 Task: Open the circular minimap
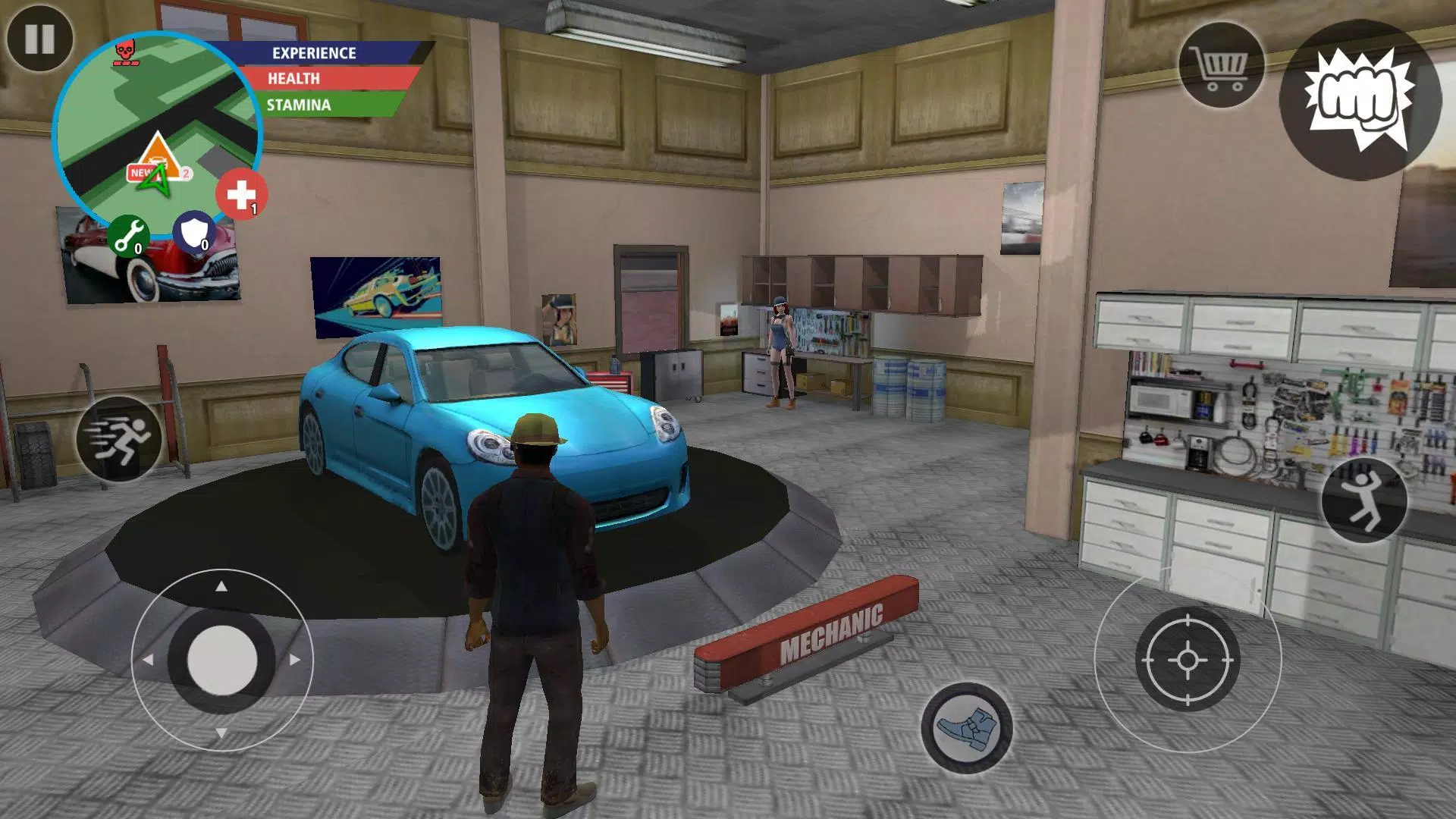(157, 136)
